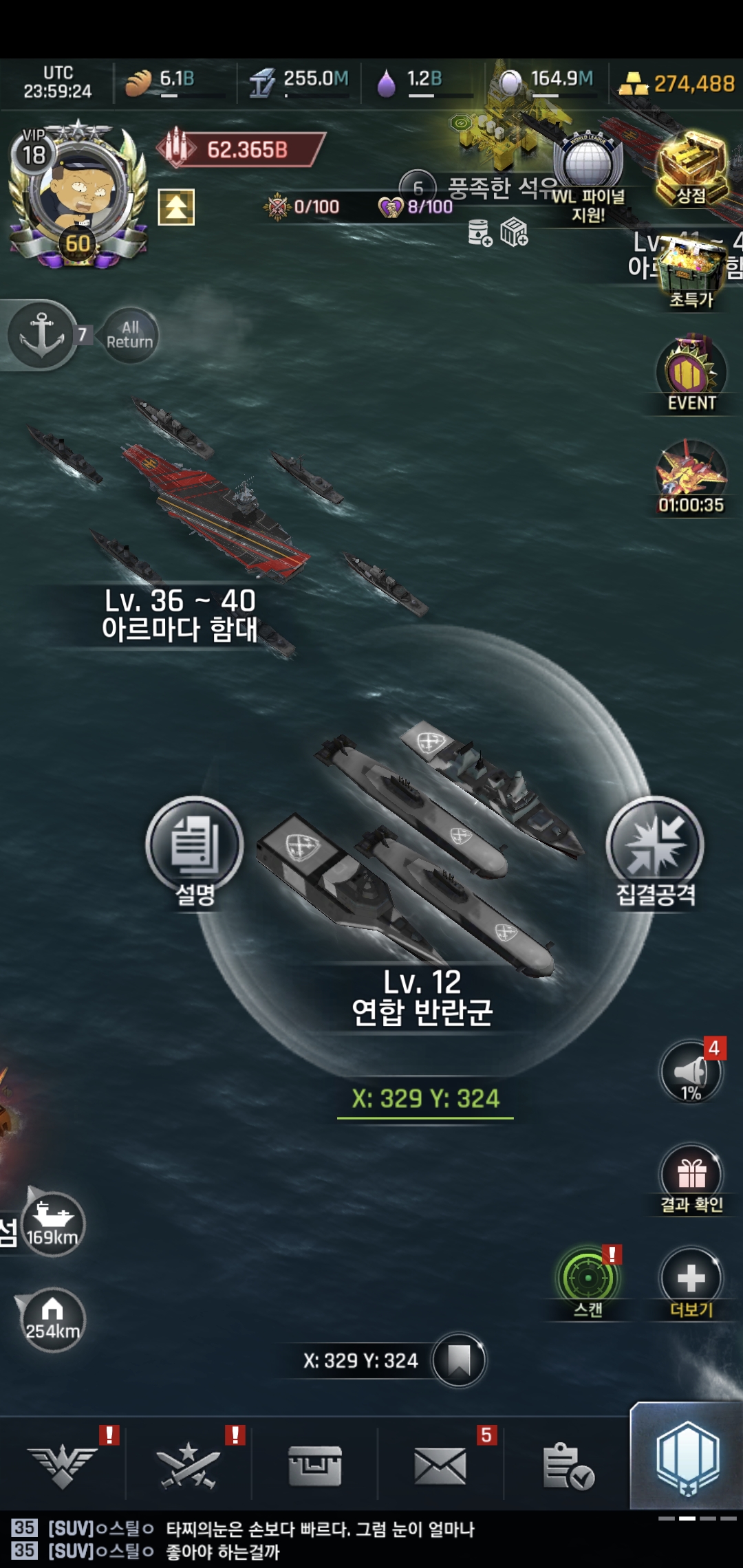Launch 집결공격 rally attack
The height and width of the screenshot is (1568, 743).
pos(655,851)
